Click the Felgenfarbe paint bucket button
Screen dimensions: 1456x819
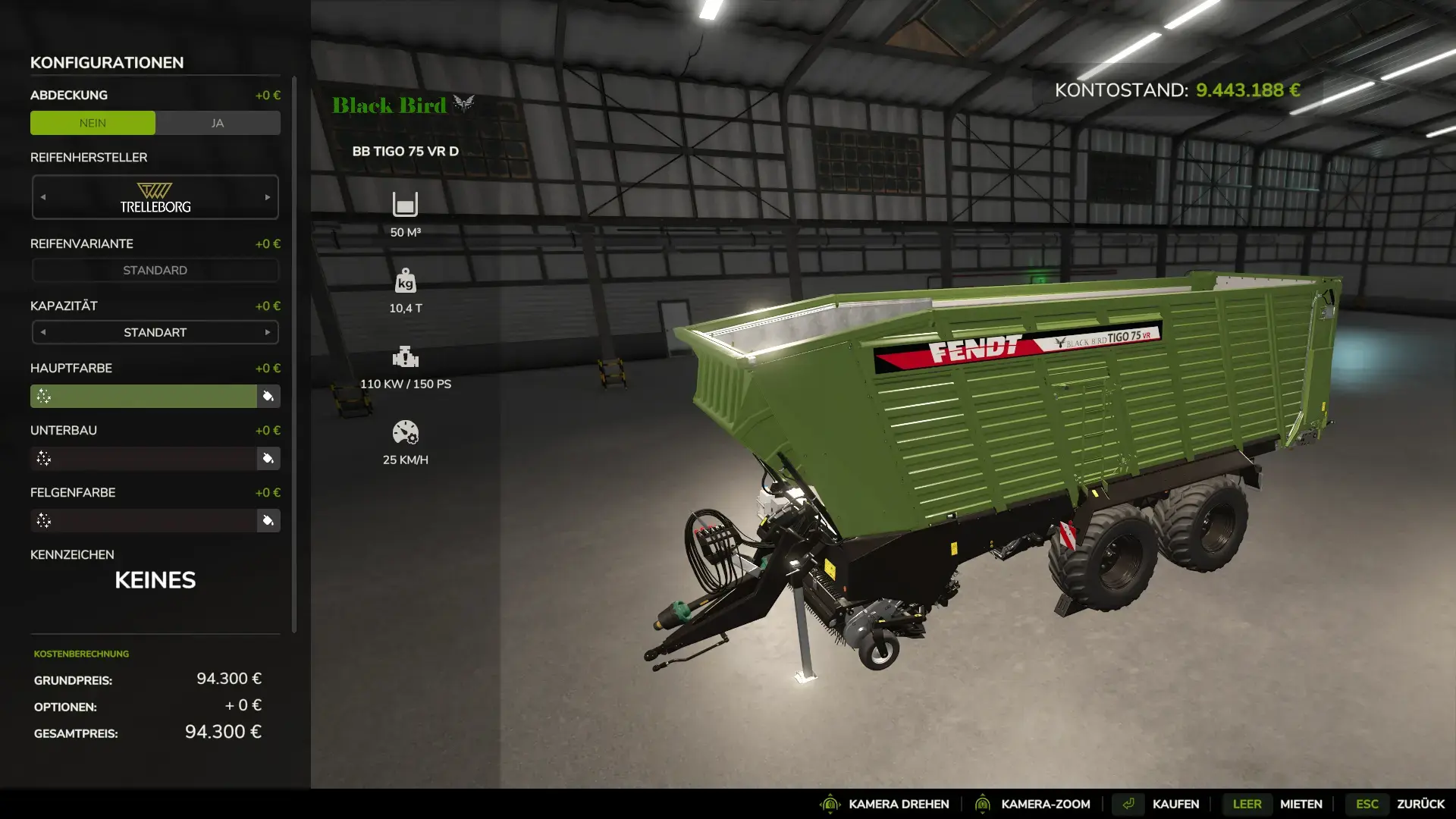(x=268, y=520)
